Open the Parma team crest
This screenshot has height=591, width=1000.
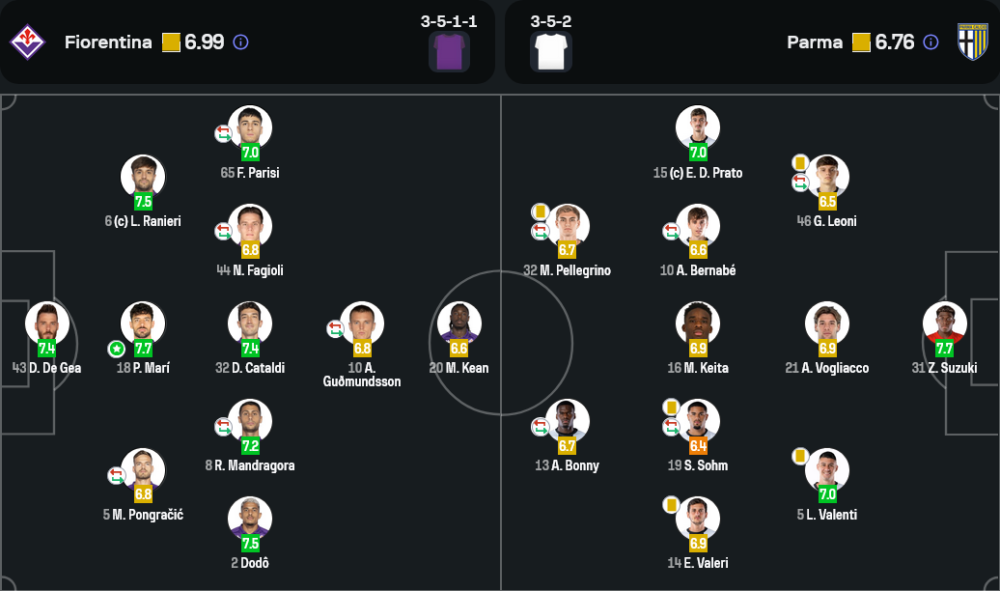(x=972, y=42)
